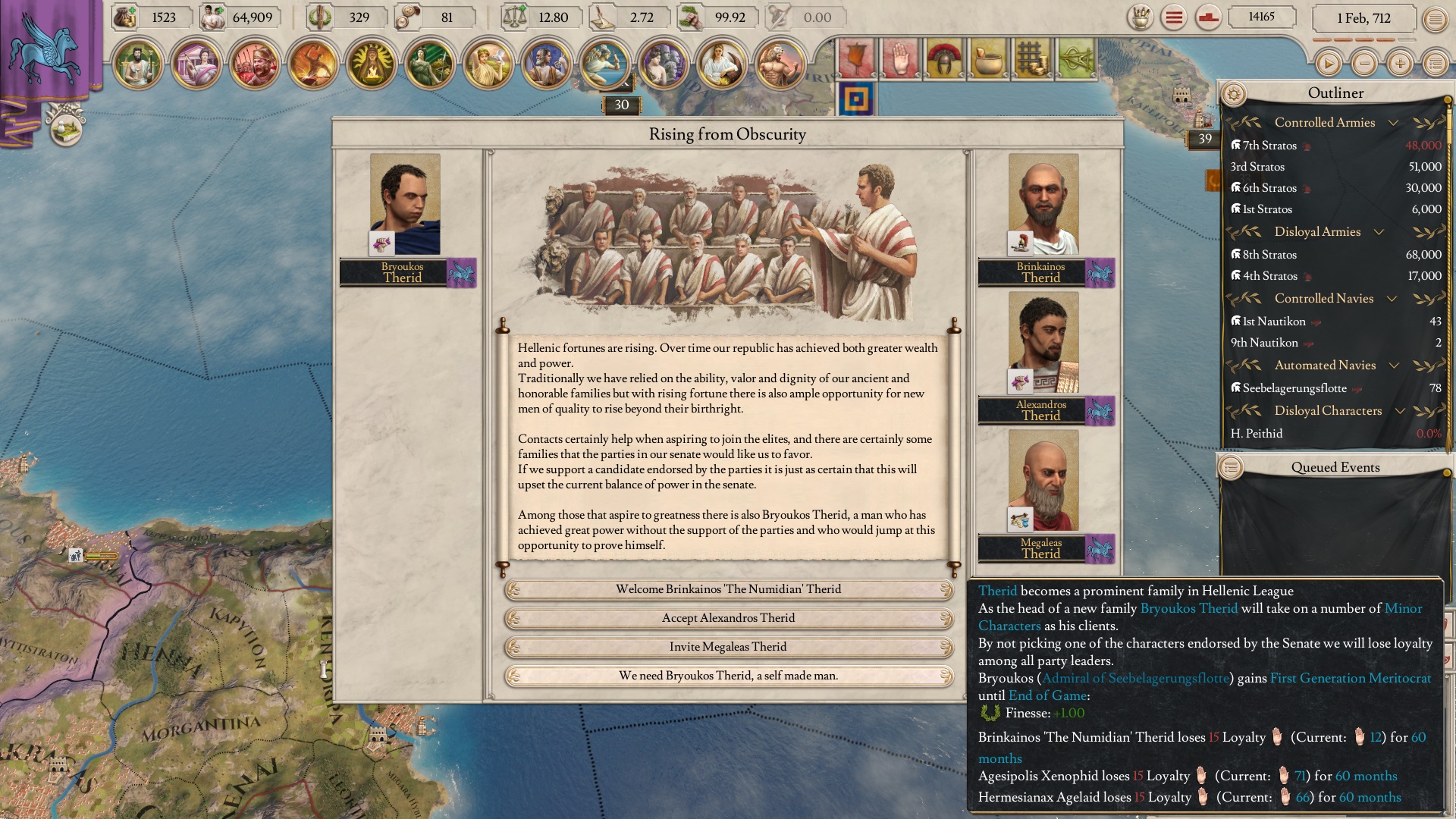Choose 'Accept Alexandros Therid' event option
Screen dimensions: 1456x819
click(729, 618)
